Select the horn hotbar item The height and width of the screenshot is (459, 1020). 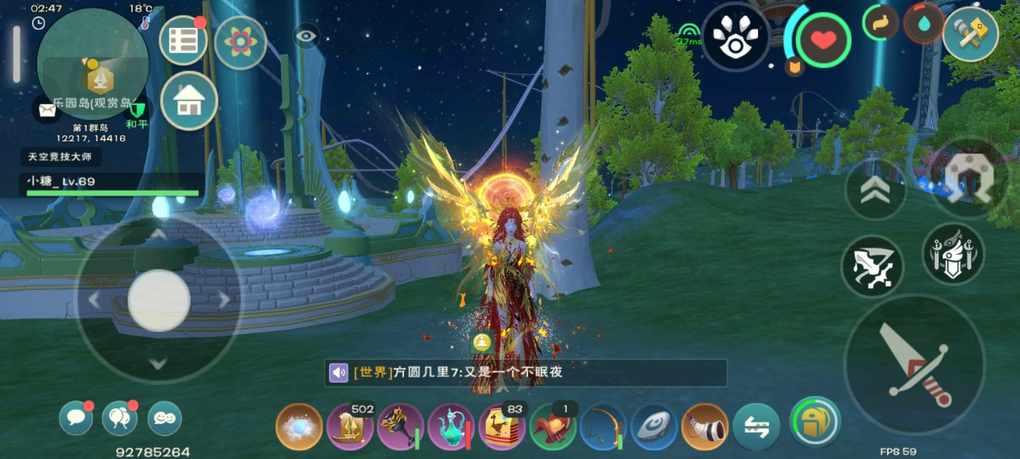pyautogui.click(x=706, y=427)
